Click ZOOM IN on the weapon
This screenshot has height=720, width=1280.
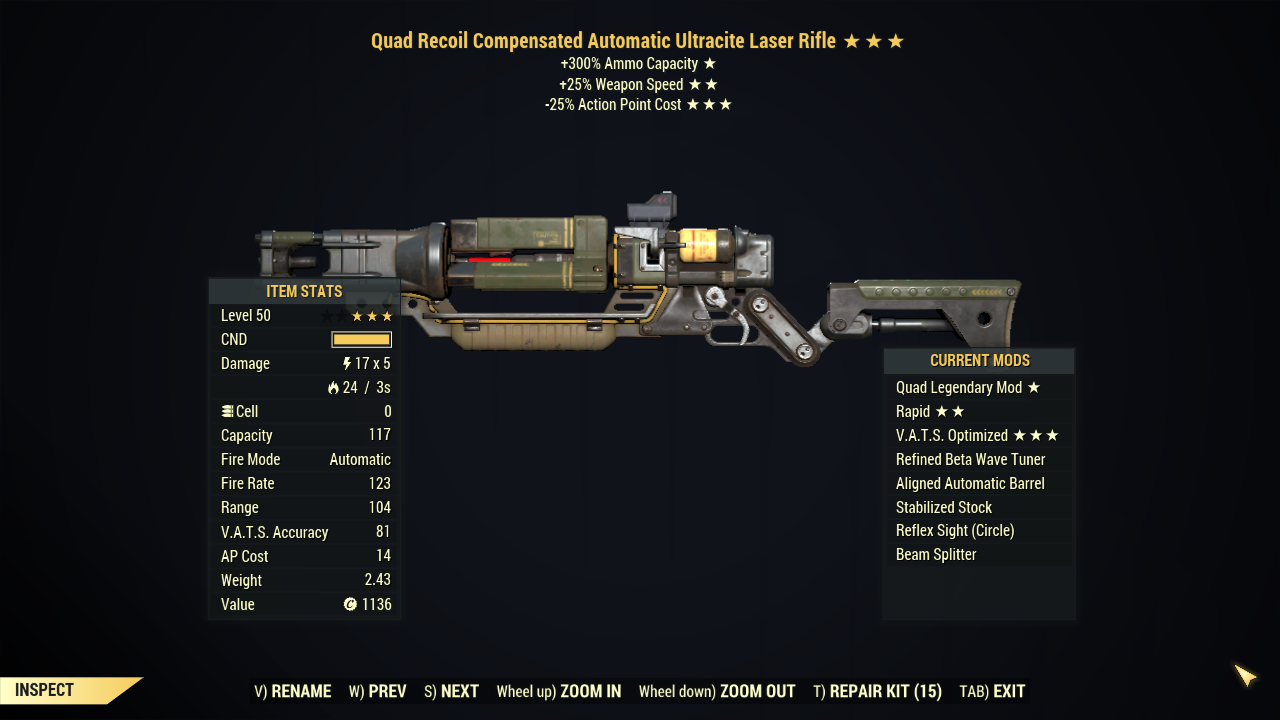(559, 691)
